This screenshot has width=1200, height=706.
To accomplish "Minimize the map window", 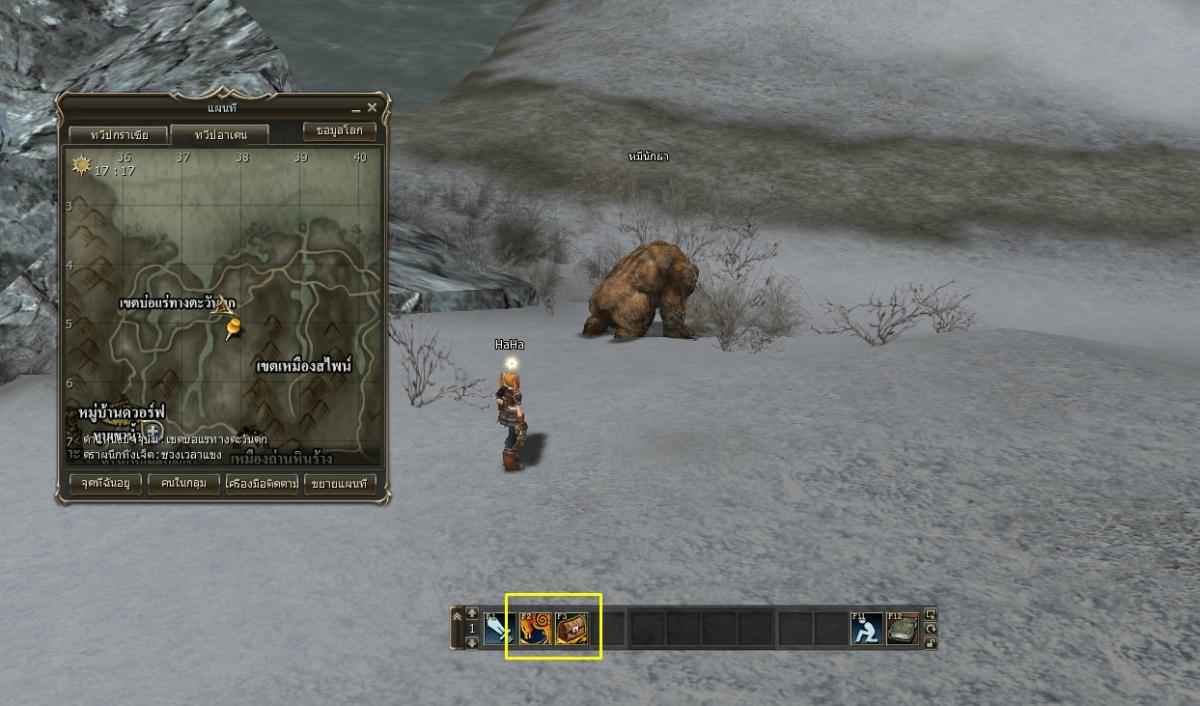I will [x=356, y=108].
